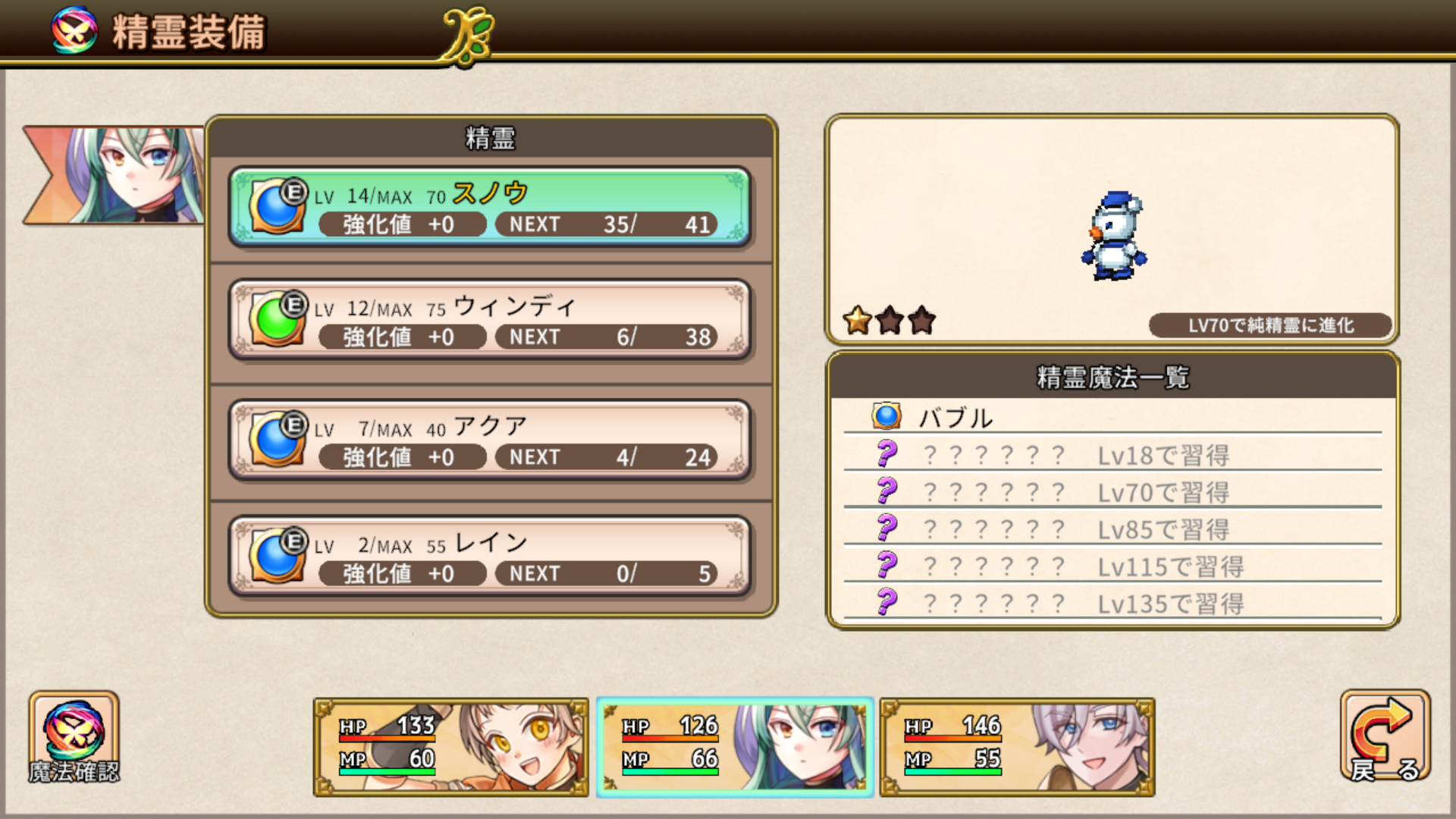
Task: Select the water orb icon next to アクア
Action: pyautogui.click(x=275, y=438)
